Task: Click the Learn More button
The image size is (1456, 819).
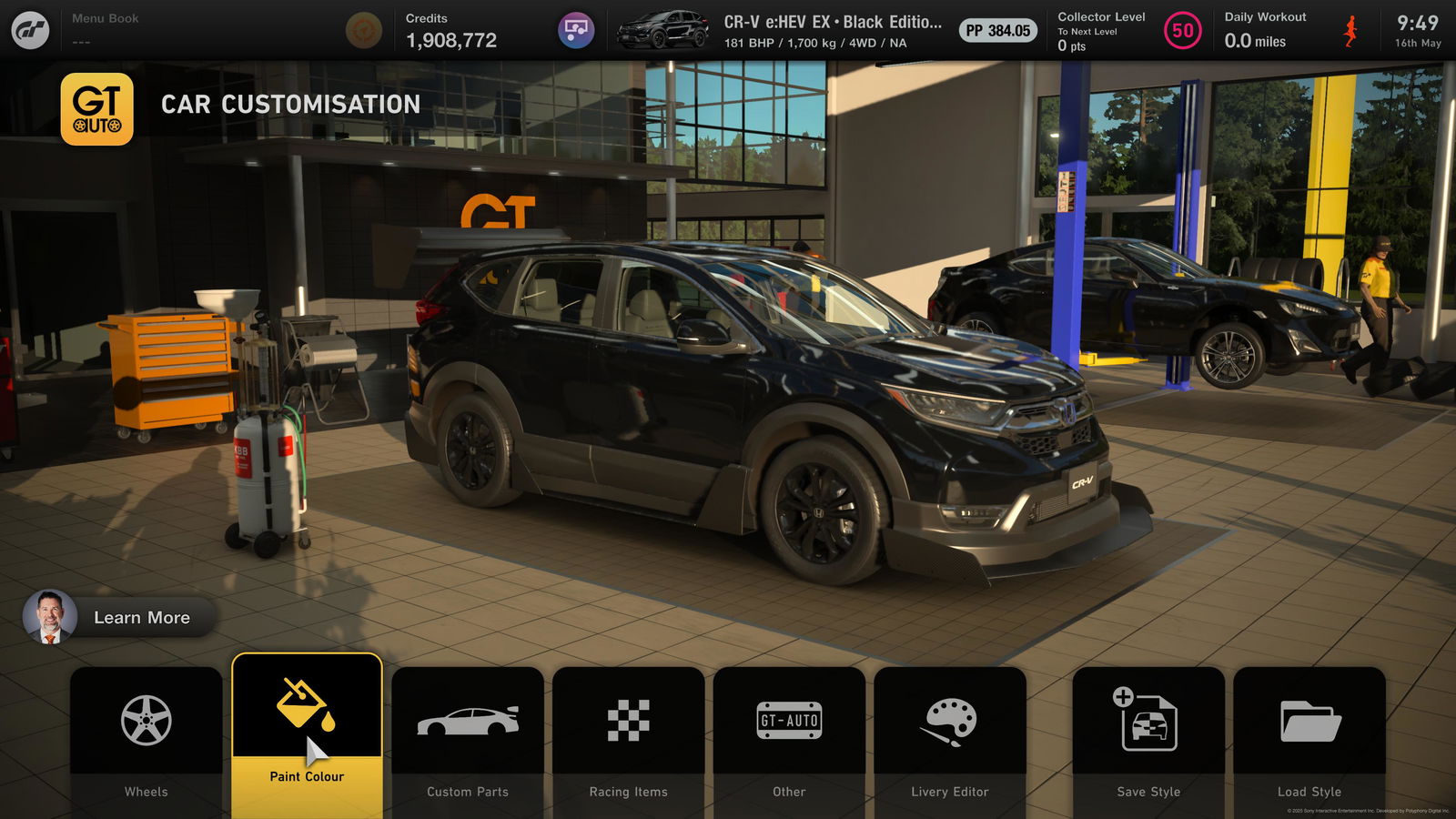Action: 120,617
